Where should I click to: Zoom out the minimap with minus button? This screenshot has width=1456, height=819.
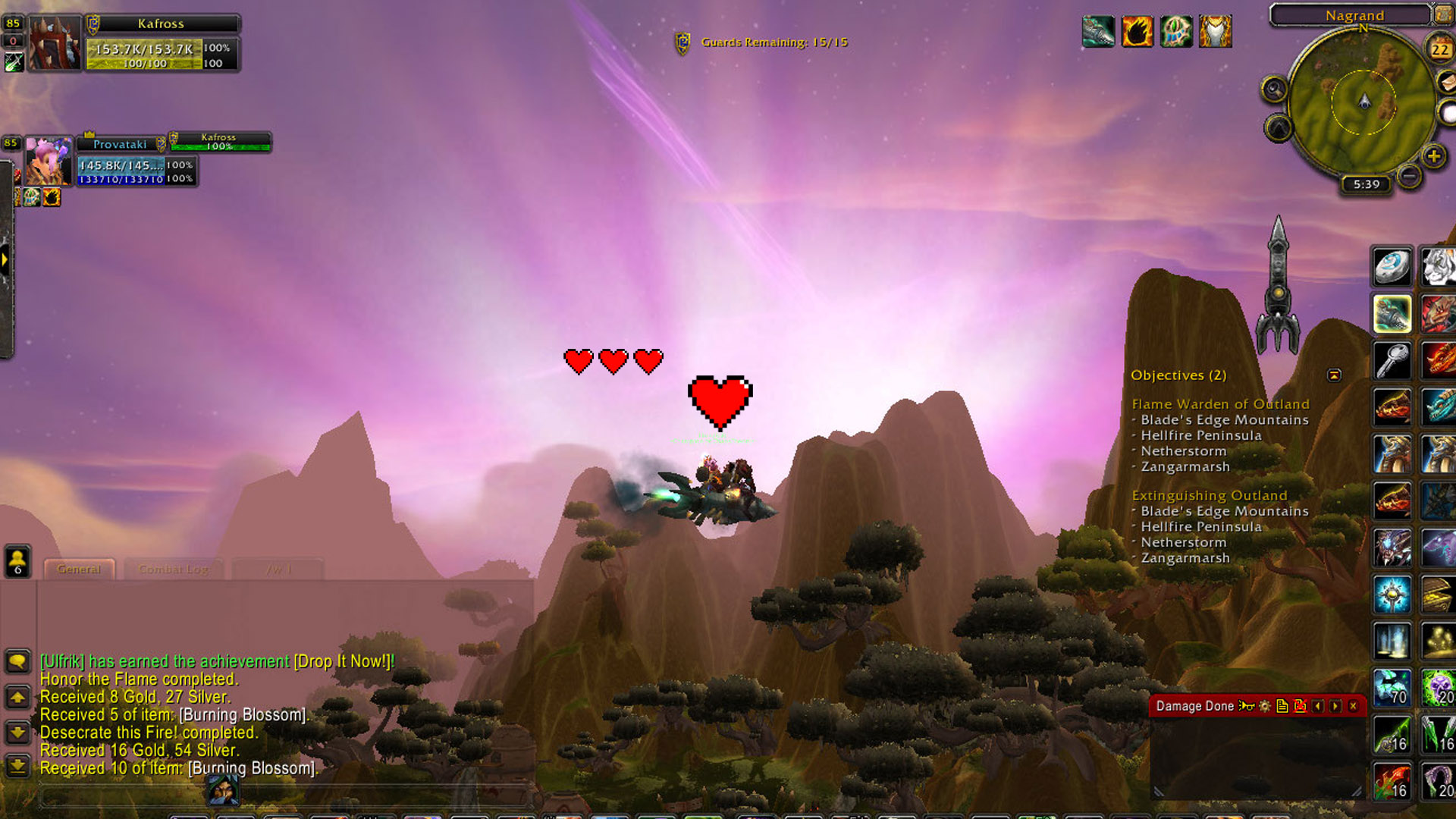pos(1409,176)
